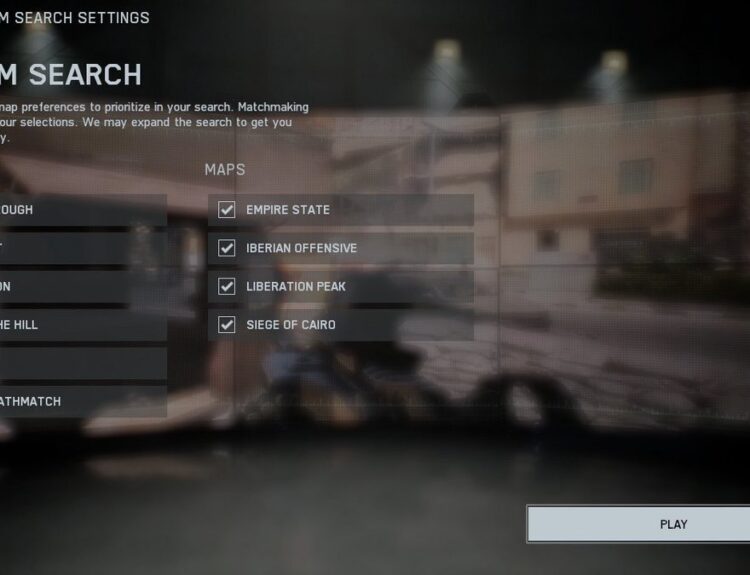Toggle the Empire State map checkbox
The width and height of the screenshot is (750, 575).
[x=227, y=210]
